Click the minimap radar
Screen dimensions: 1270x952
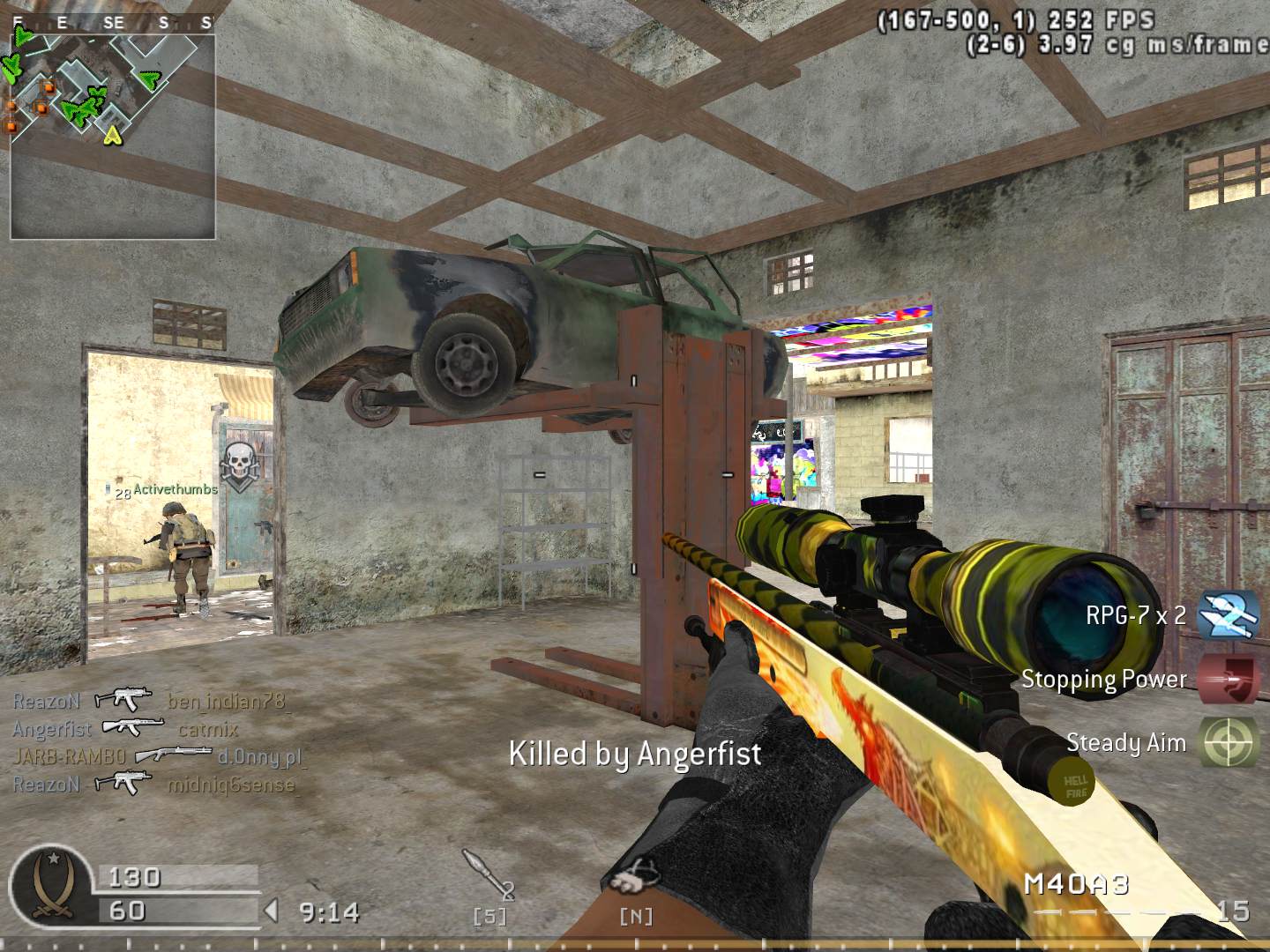[112, 135]
